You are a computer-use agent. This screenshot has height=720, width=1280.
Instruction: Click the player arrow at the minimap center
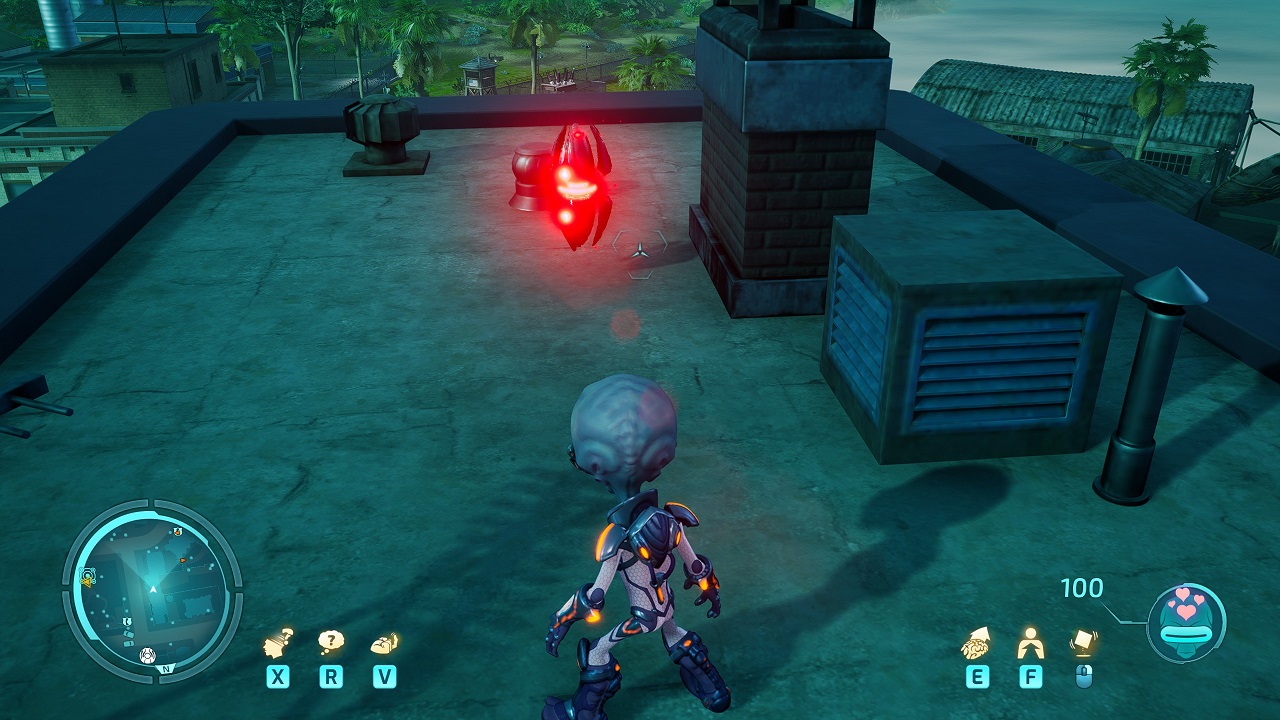[x=153, y=589]
